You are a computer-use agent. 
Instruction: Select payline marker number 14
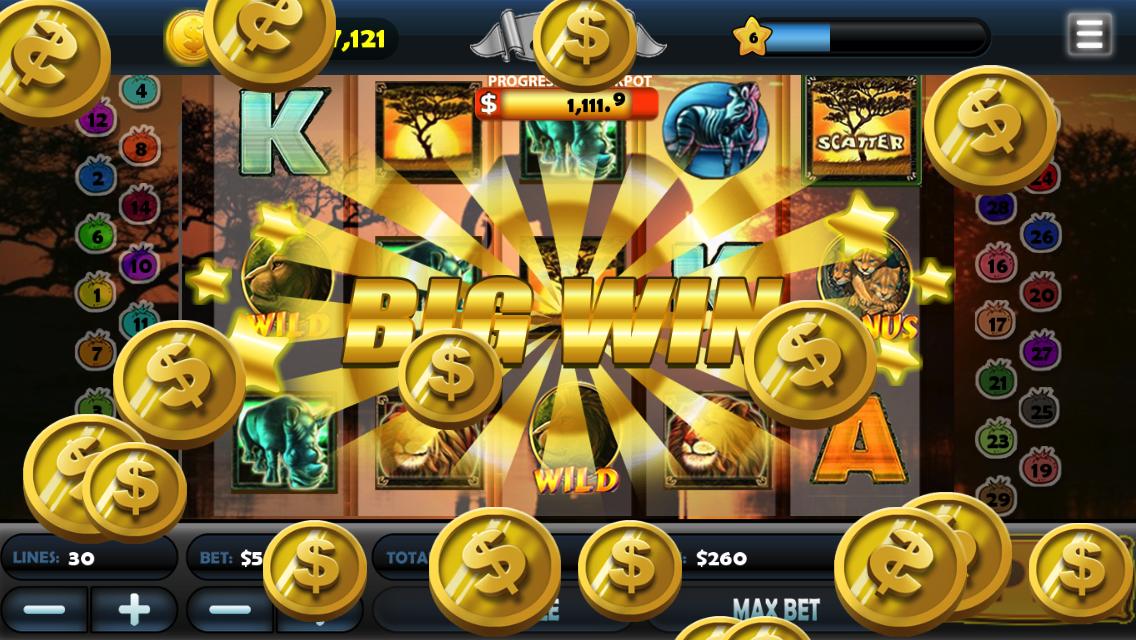click(141, 208)
